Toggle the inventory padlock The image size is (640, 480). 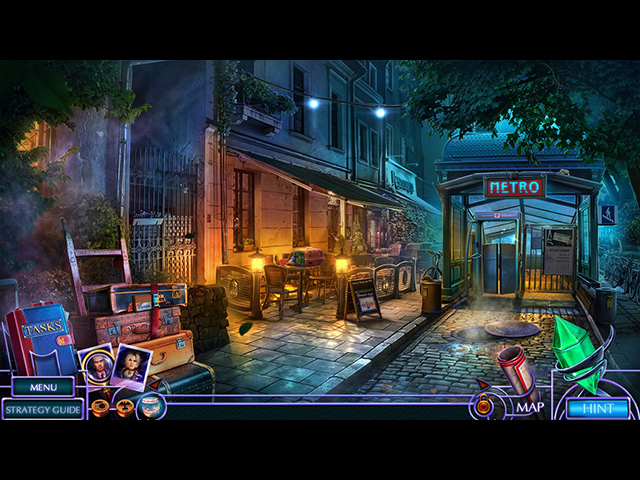coord(484,405)
